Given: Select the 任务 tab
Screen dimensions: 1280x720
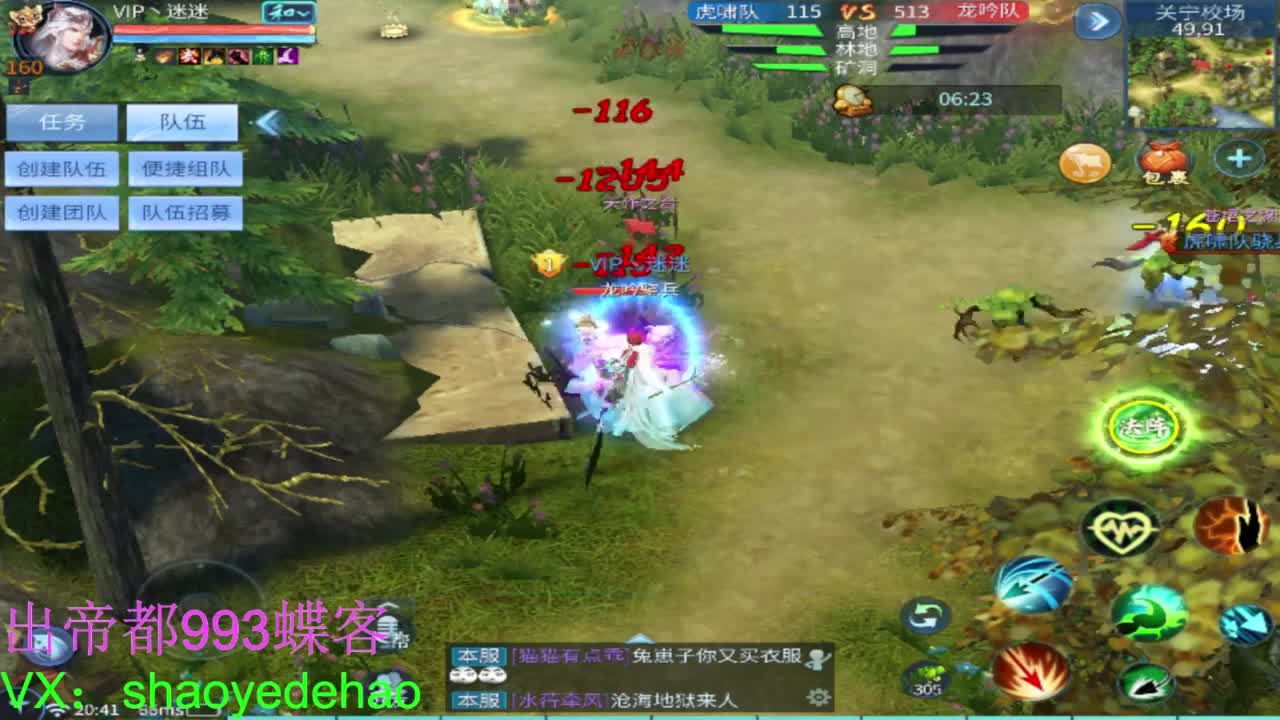Looking at the screenshot, I should tap(64, 122).
